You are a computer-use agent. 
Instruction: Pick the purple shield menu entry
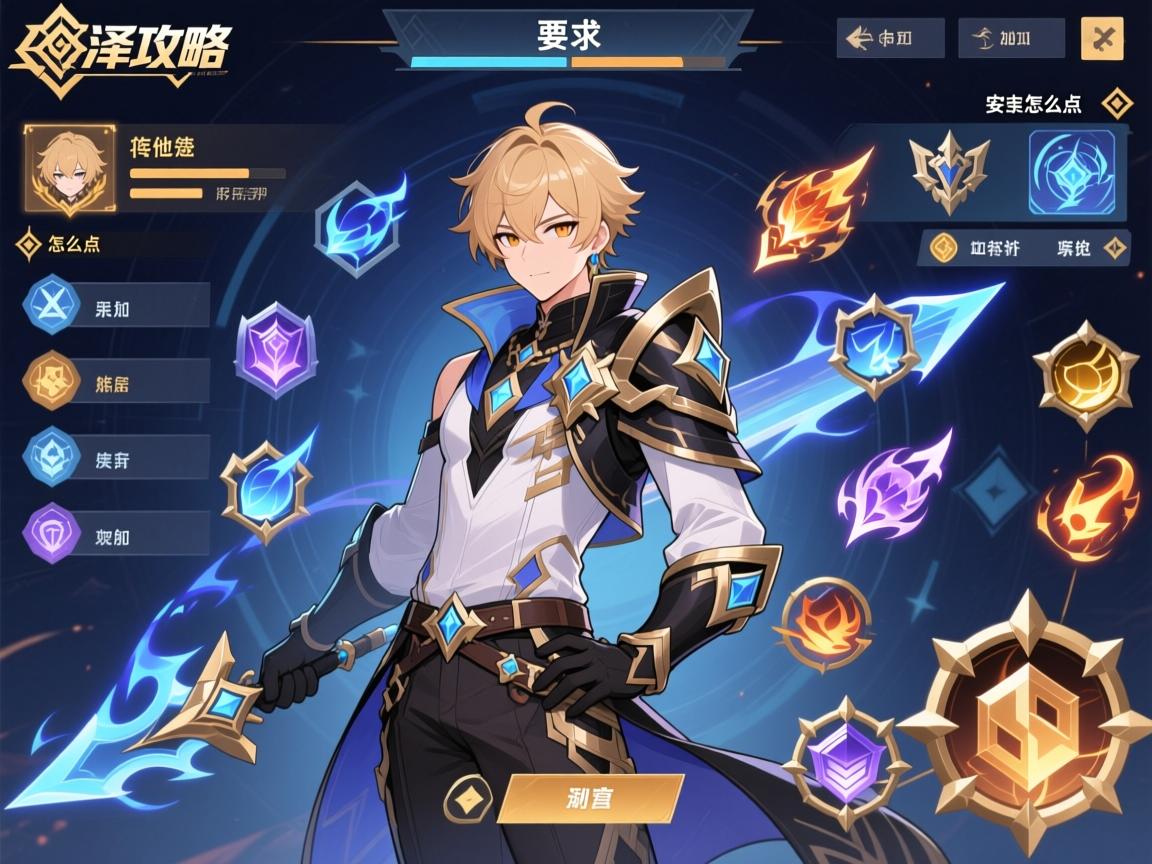52,533
